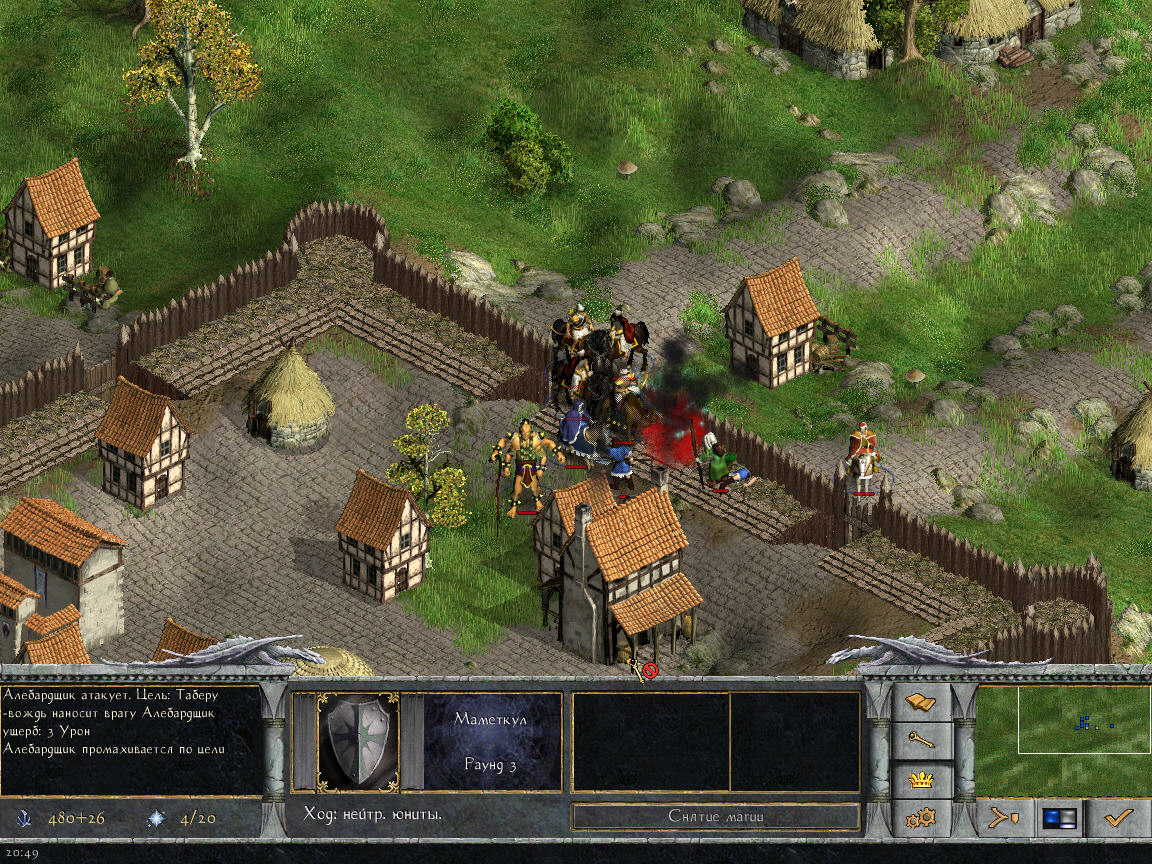Viewport: 1152px width, 864px height.
Task: Click the arrow-and-shield button
Action: (x=1004, y=818)
